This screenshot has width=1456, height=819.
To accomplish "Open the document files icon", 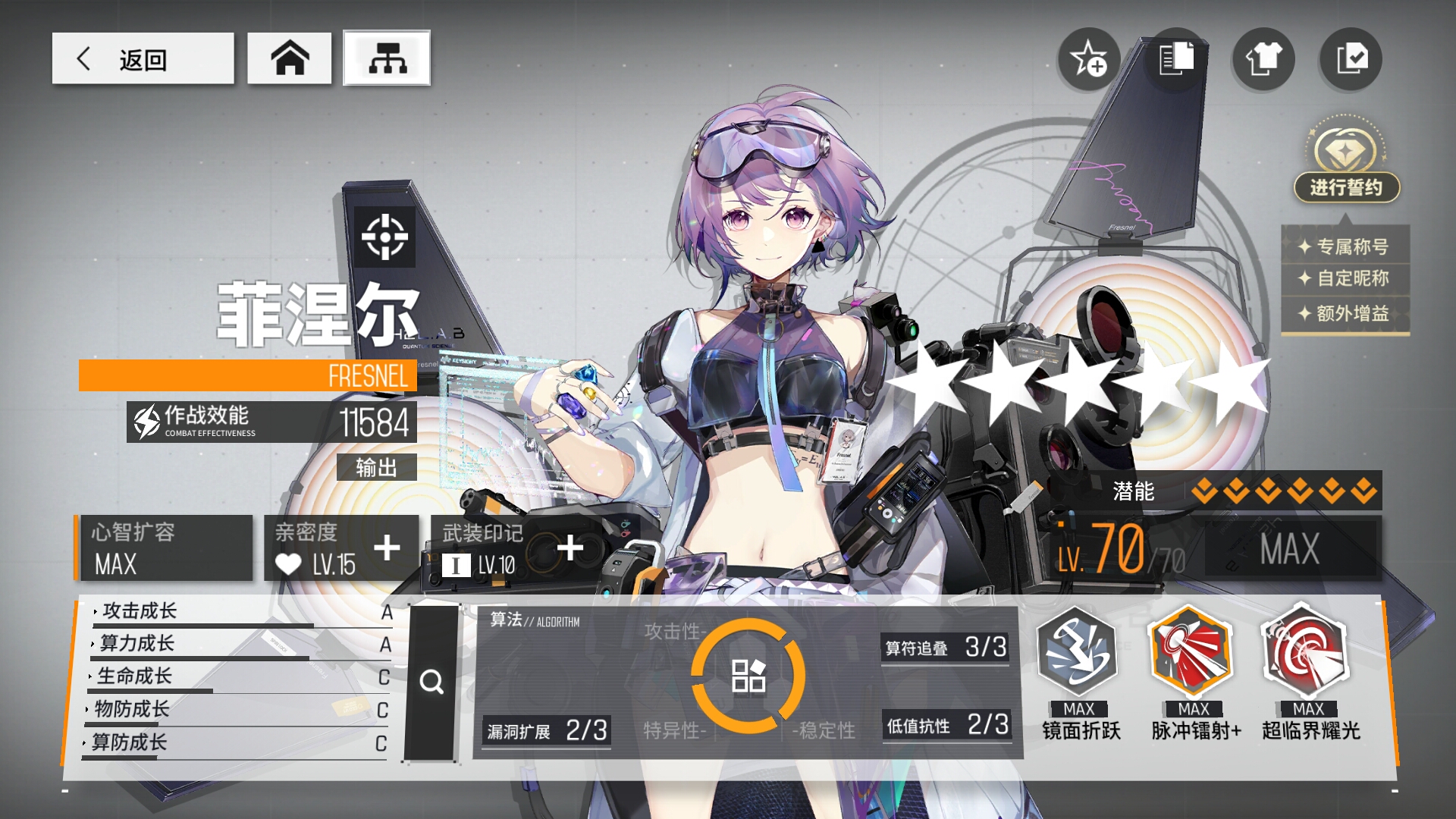I will coord(1176,58).
